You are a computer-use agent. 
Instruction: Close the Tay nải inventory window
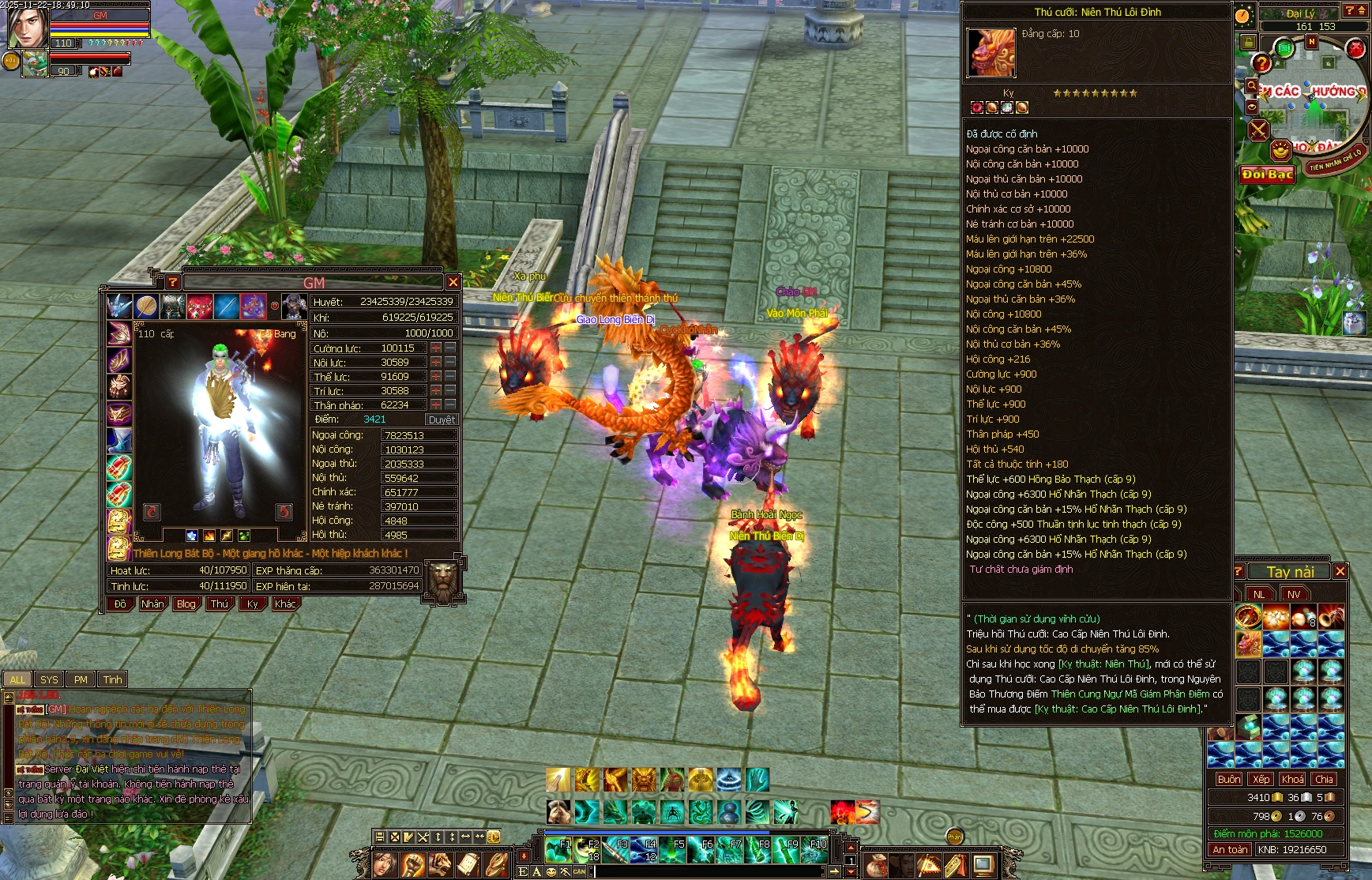[x=1340, y=571]
